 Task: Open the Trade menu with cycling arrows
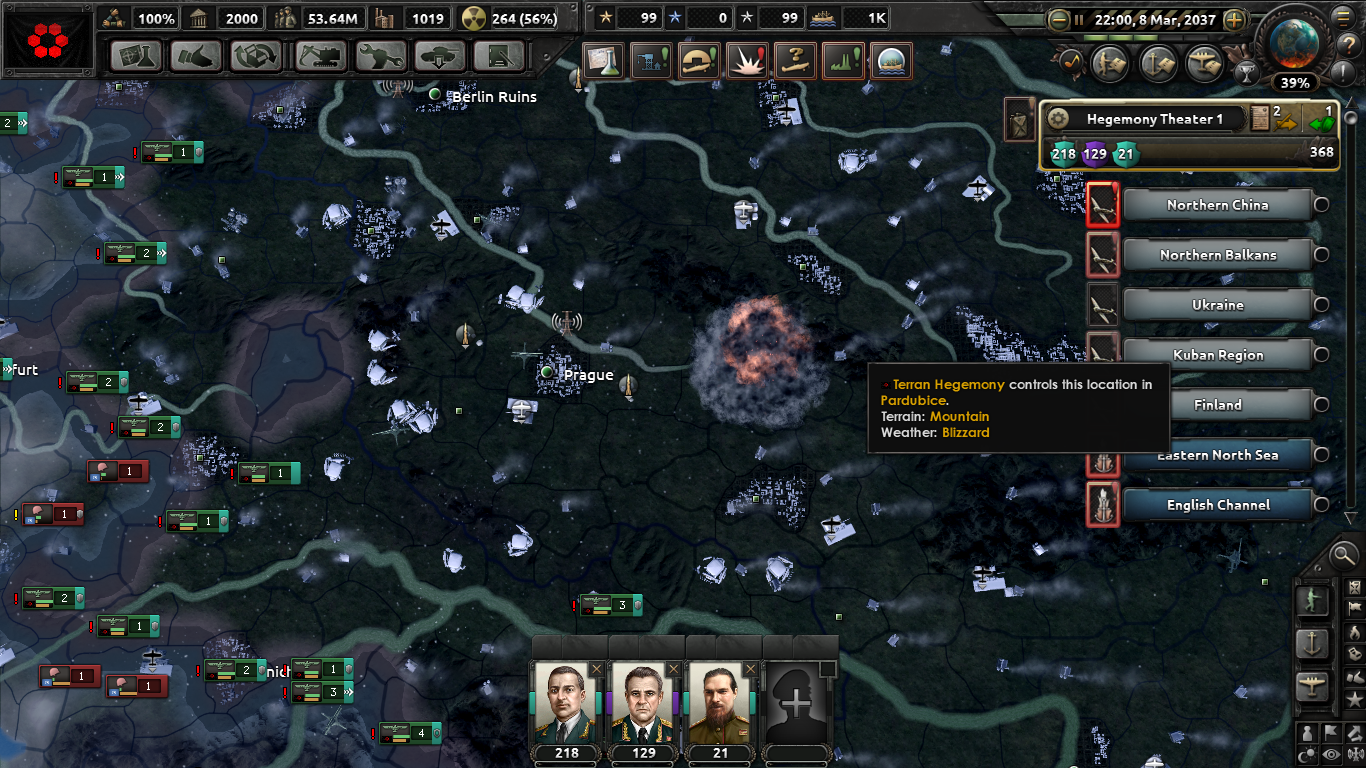(256, 56)
